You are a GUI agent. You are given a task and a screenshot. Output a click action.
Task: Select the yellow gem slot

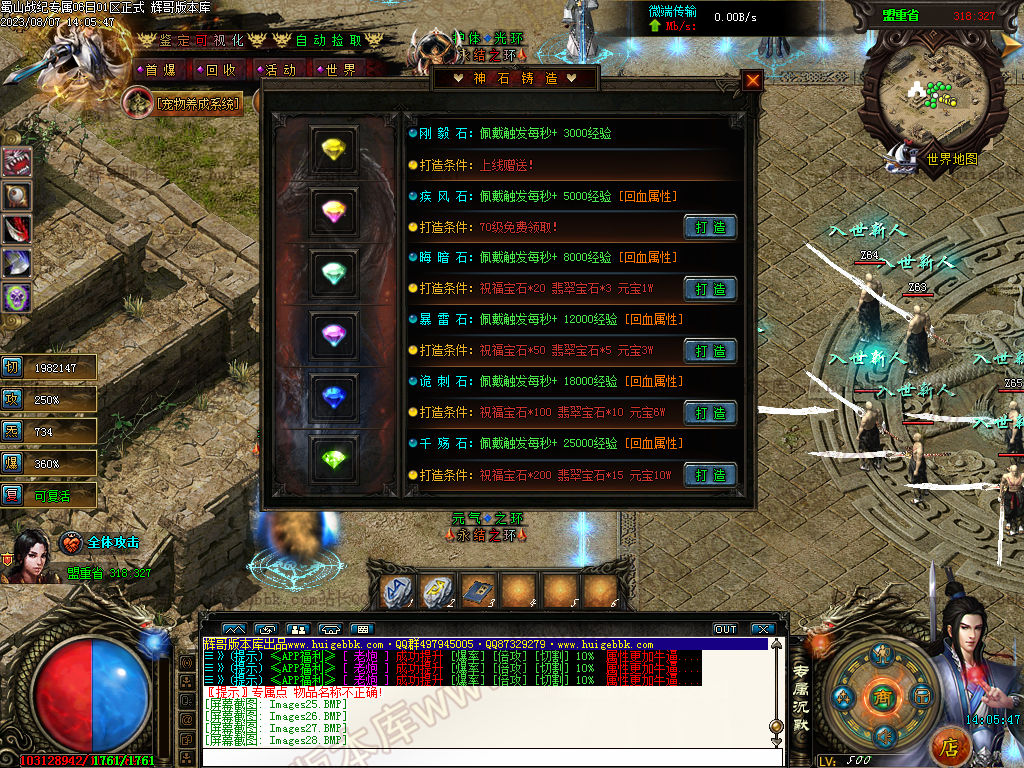pyautogui.click(x=333, y=150)
